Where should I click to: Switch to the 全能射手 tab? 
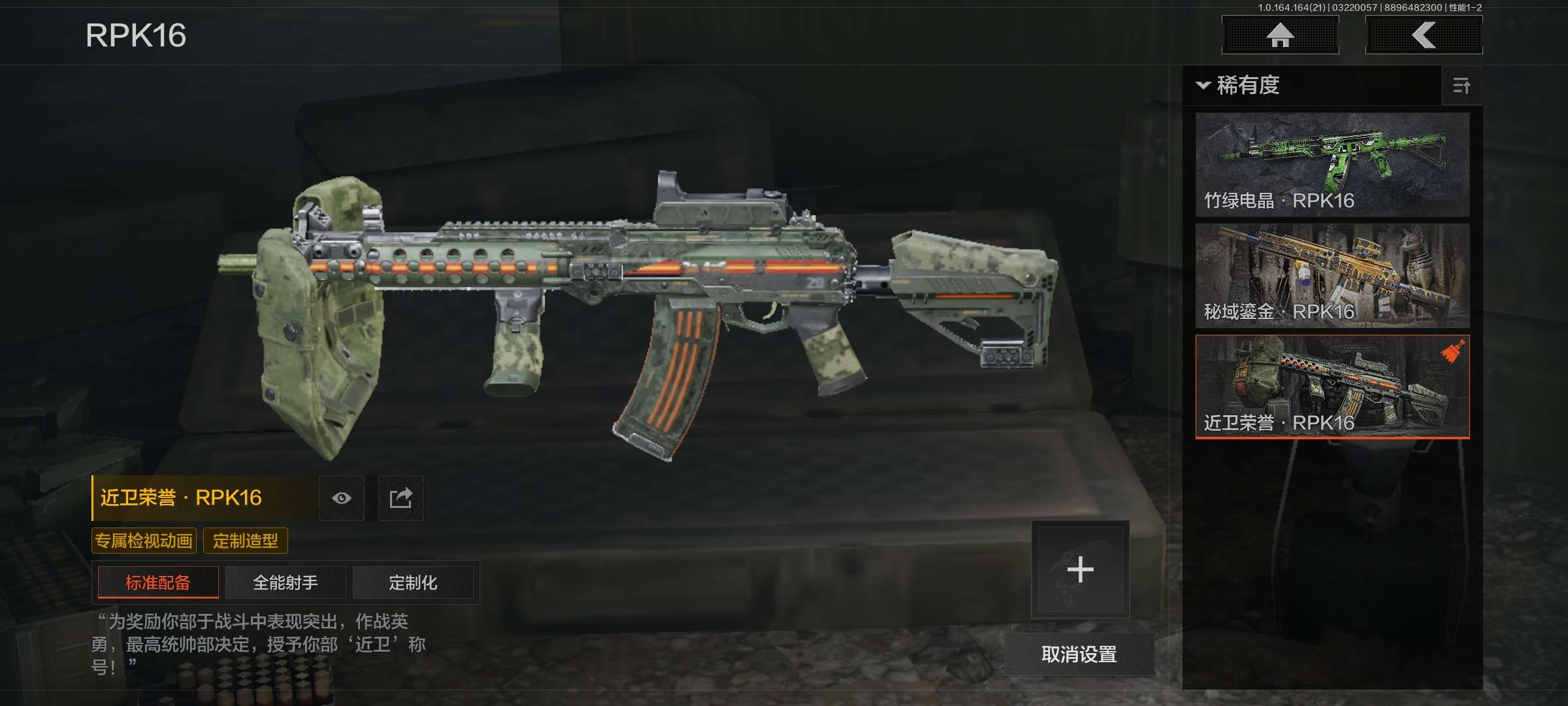pyautogui.click(x=286, y=582)
